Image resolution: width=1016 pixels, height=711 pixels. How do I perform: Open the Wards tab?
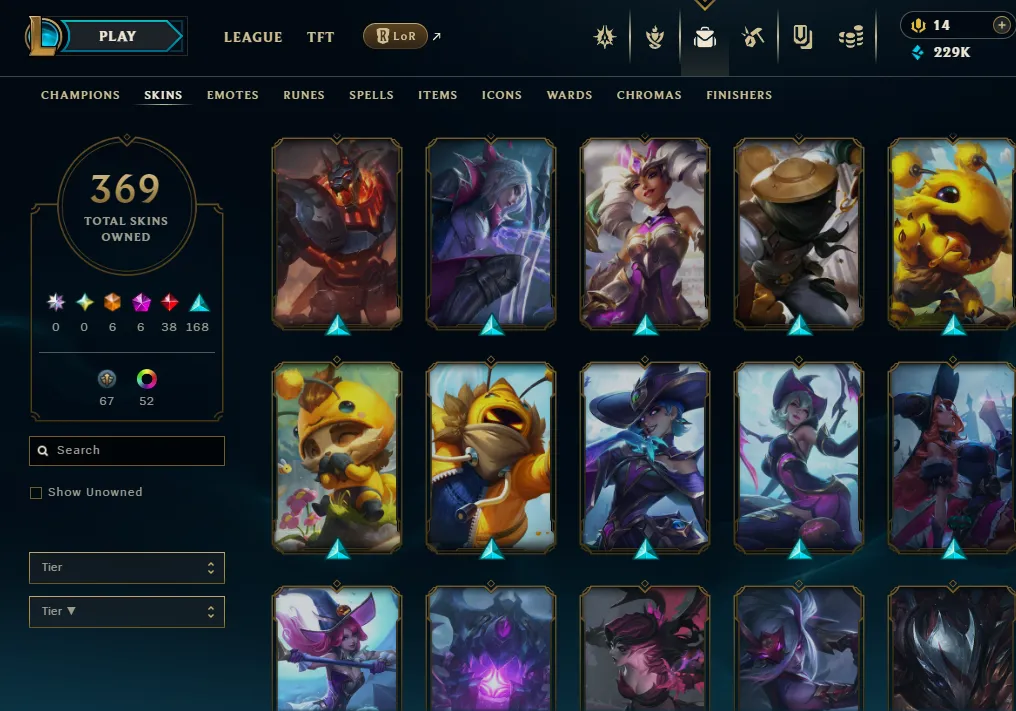click(570, 95)
